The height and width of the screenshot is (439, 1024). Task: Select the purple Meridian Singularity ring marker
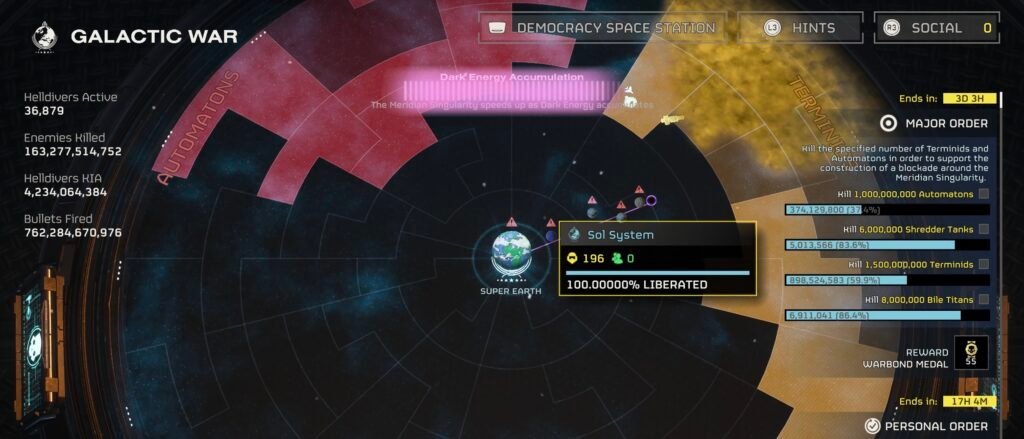[651, 201]
